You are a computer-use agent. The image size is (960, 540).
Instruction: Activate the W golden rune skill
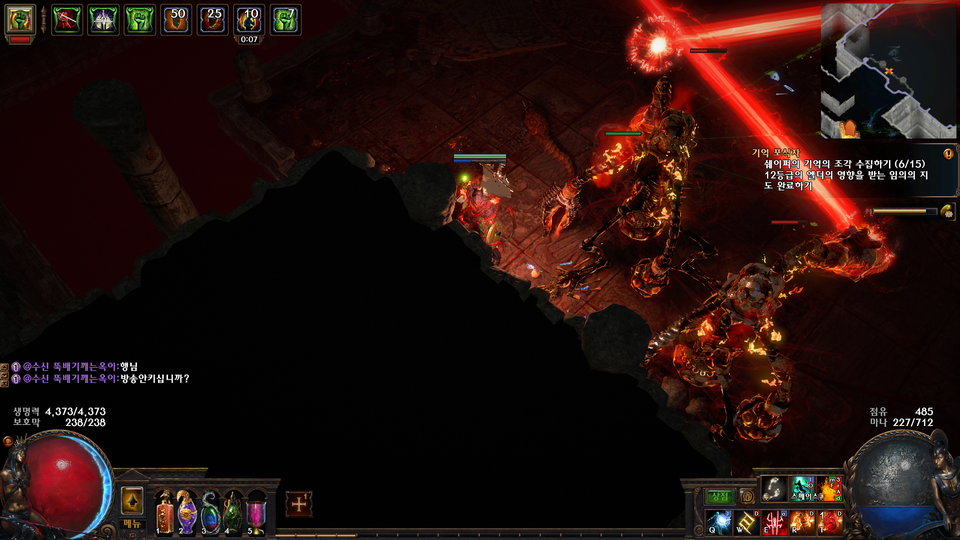pos(747,521)
